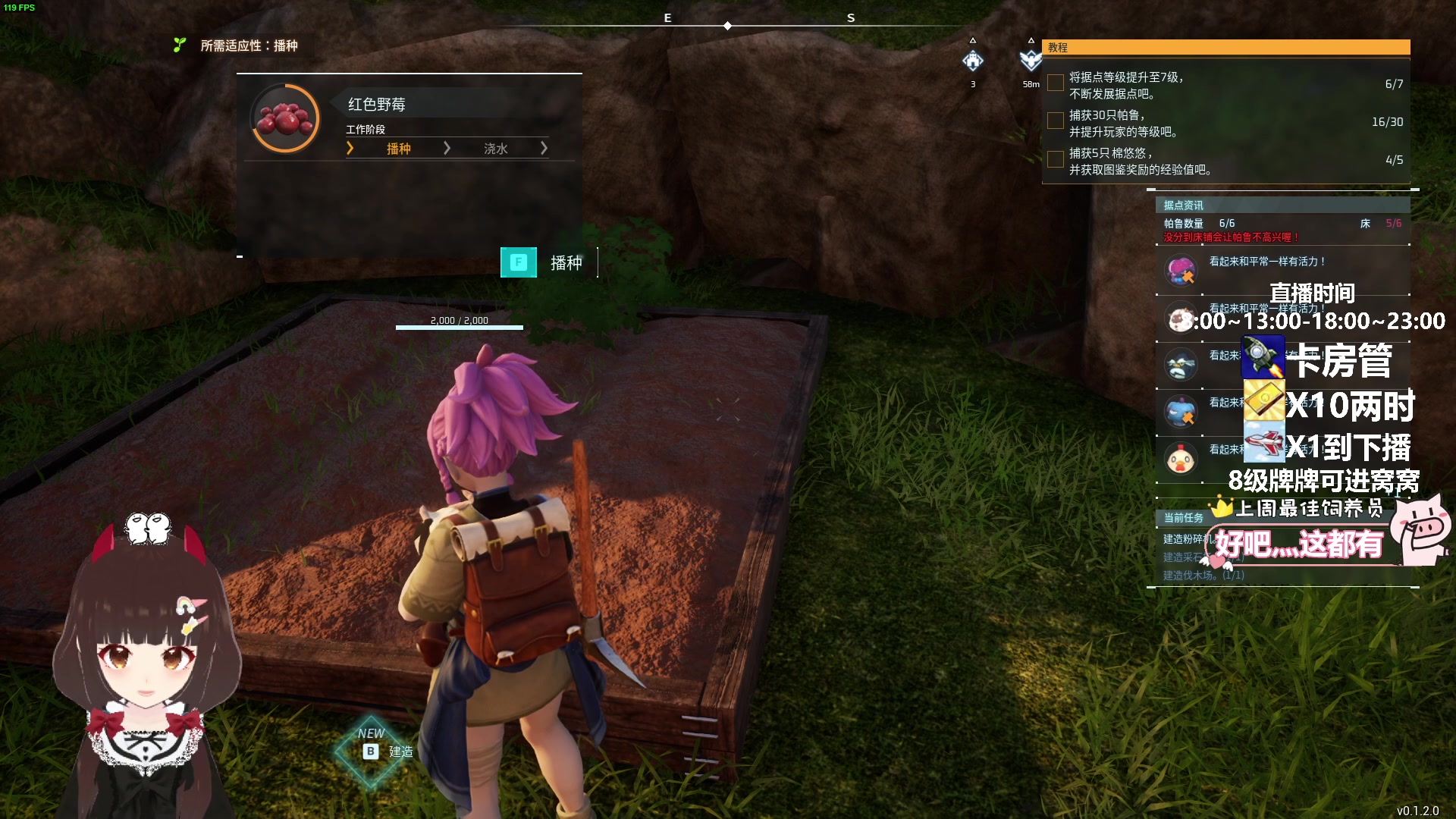This screenshot has width=1456, height=819.
Task: Choose the 浇水 work stage
Action: [x=495, y=149]
